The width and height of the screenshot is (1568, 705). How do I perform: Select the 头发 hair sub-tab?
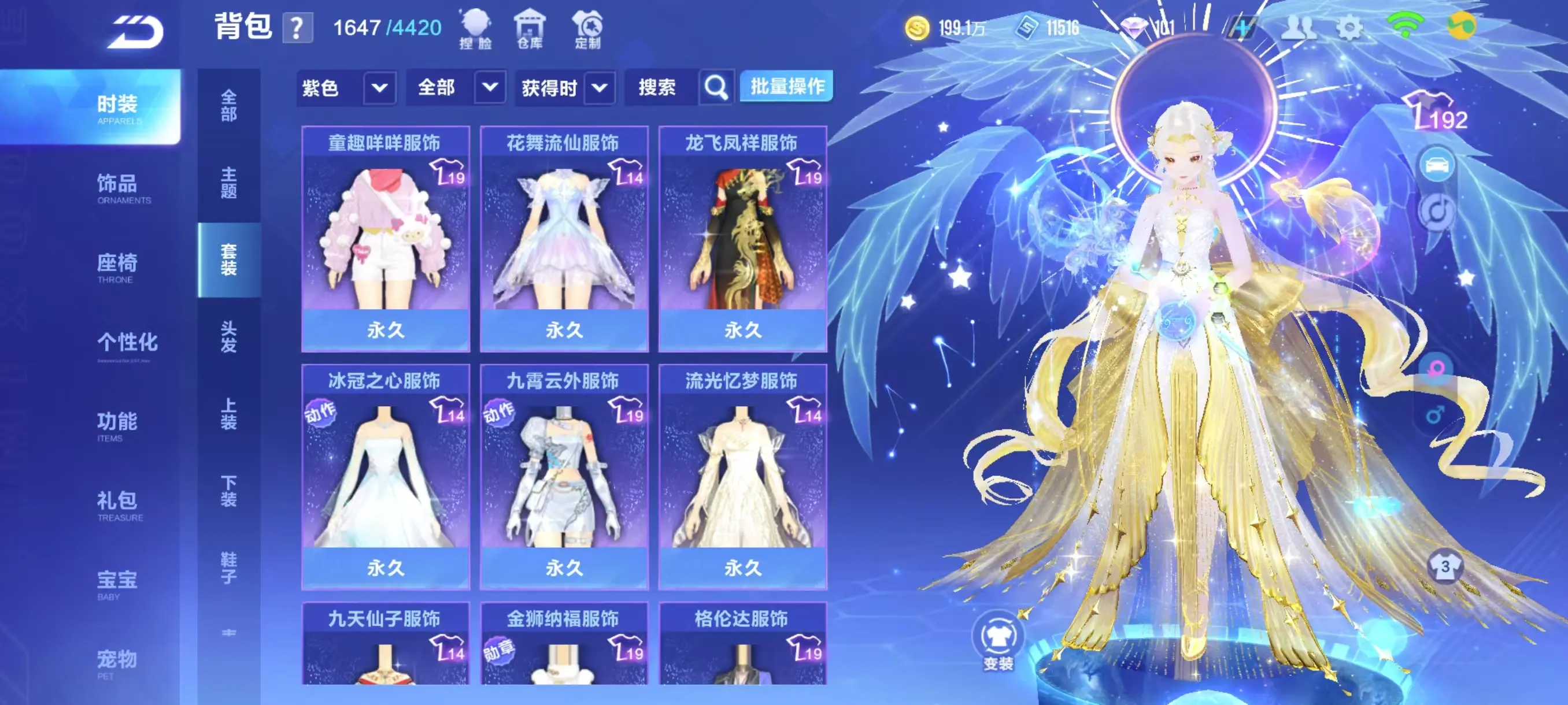point(228,336)
